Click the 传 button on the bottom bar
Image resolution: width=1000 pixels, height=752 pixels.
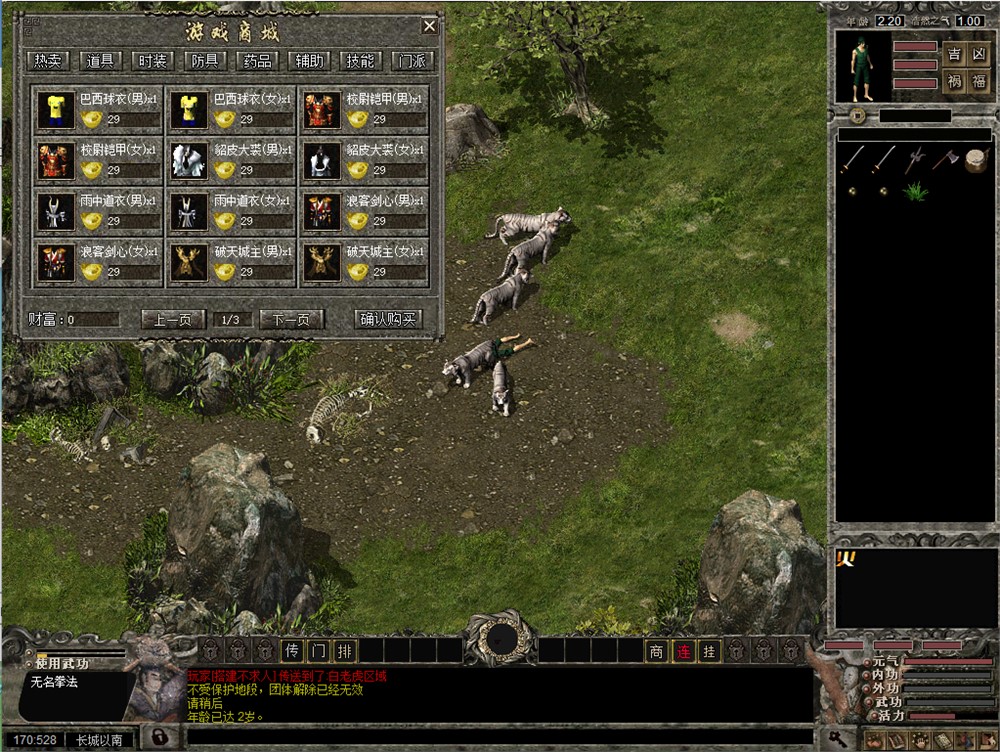[292, 651]
